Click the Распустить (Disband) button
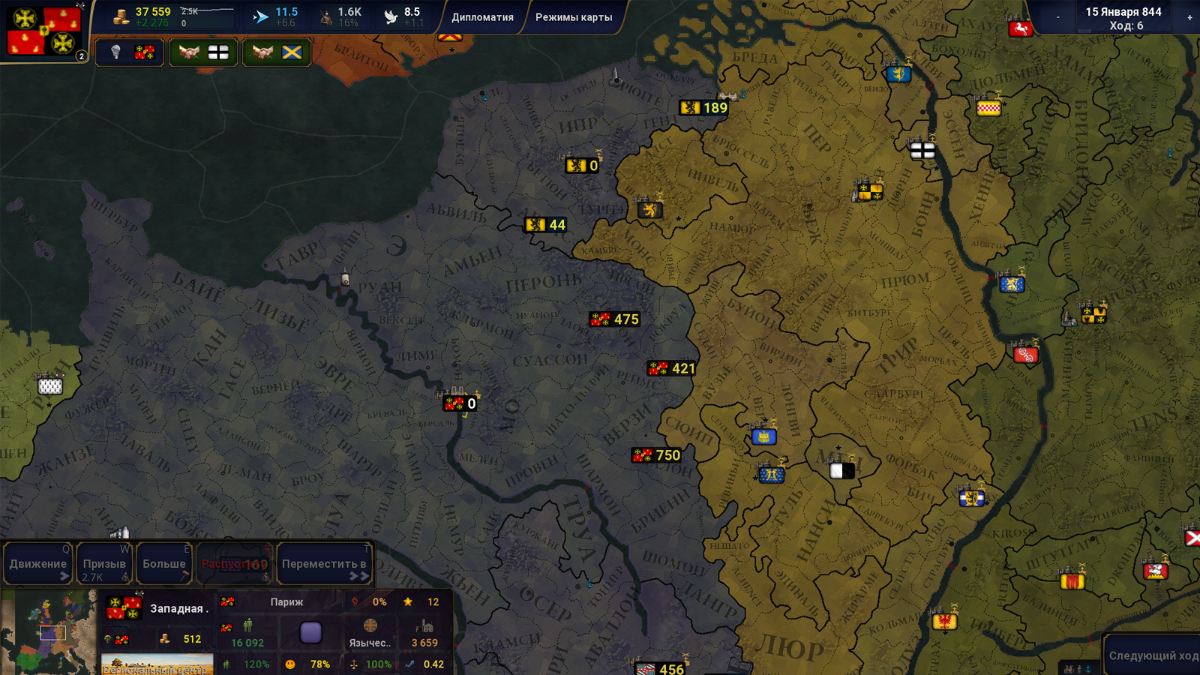1200x675 pixels. coord(234,564)
